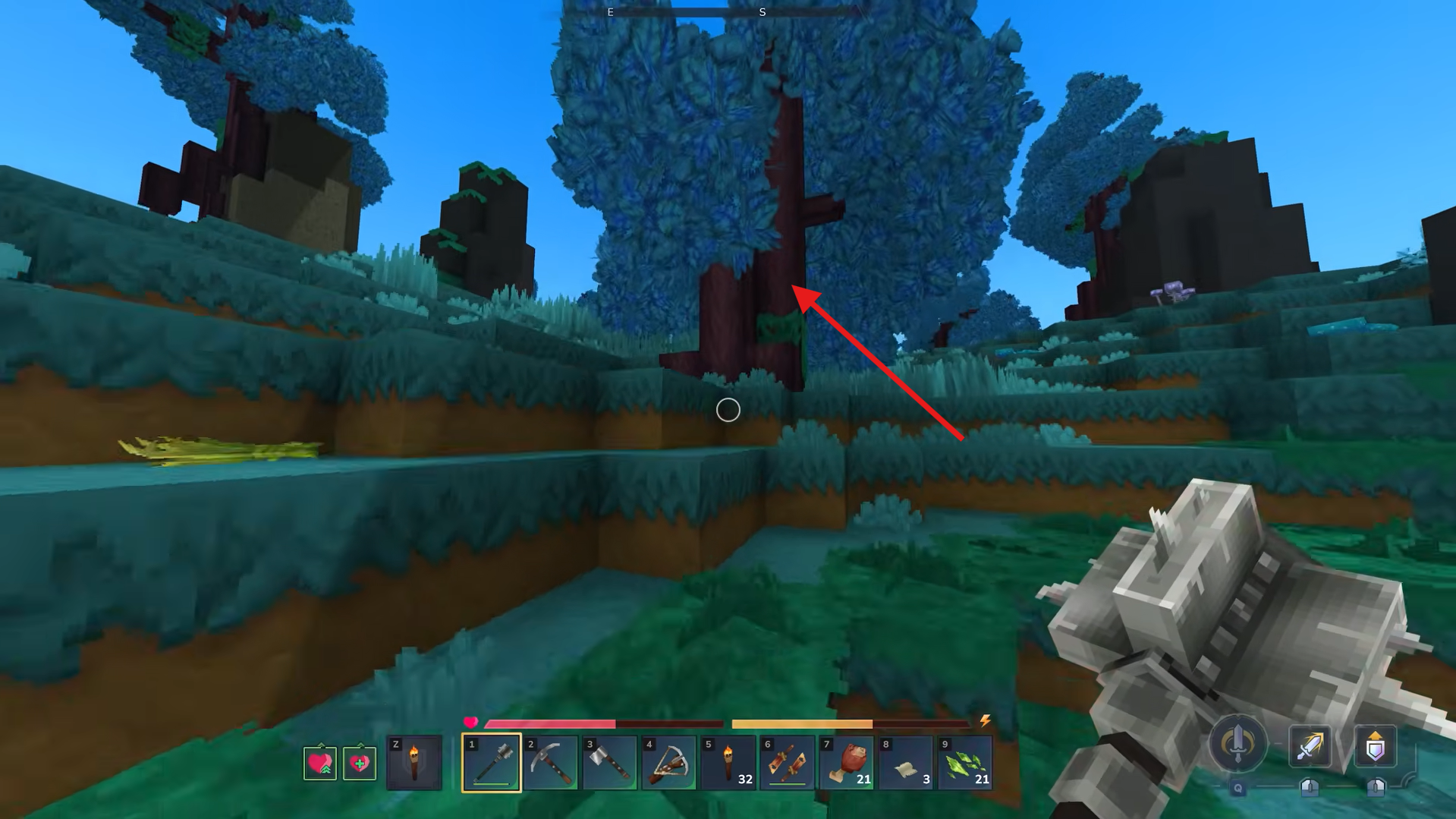Select the mace in hotbar slot 1
Viewport: 1456px width, 819px height.
point(492,763)
